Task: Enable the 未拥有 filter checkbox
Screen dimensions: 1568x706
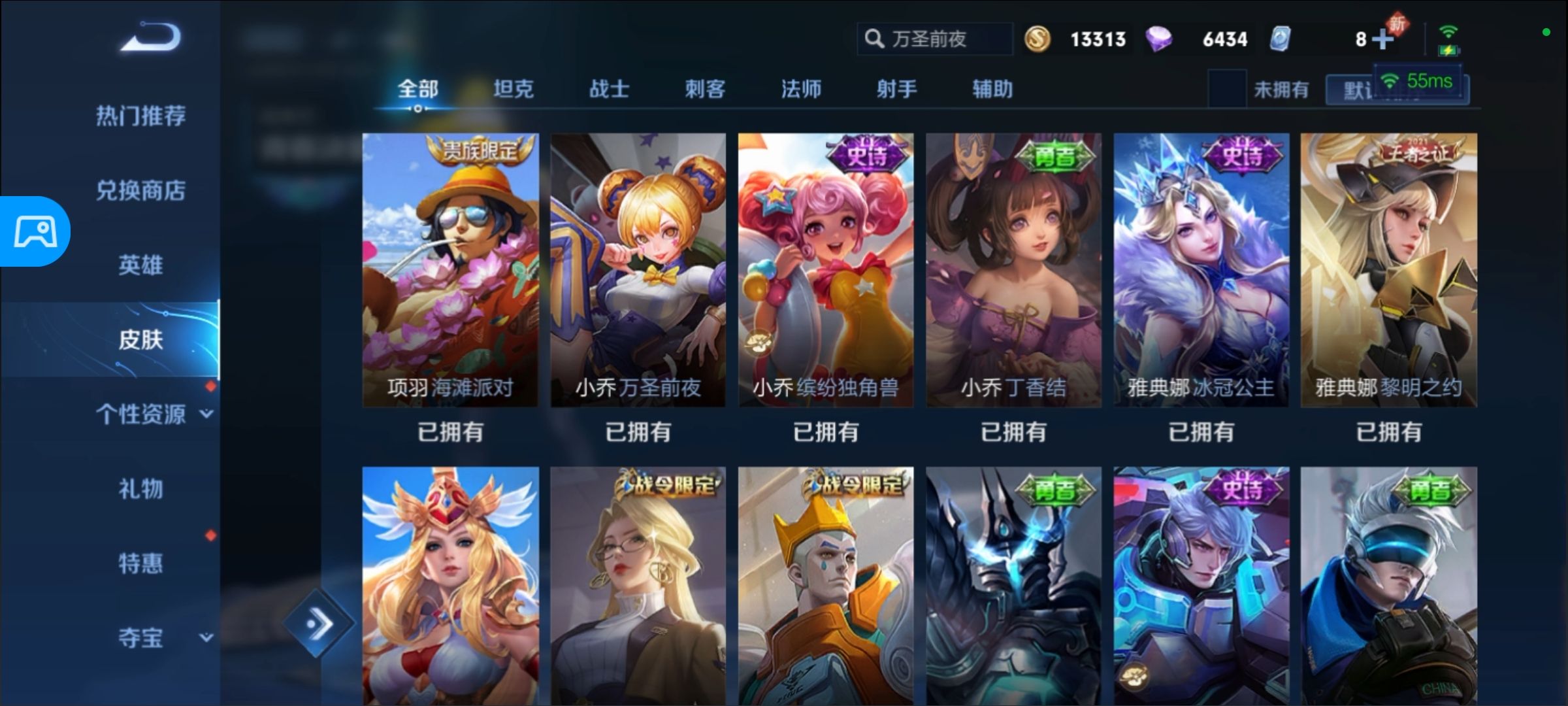Action: [1227, 89]
